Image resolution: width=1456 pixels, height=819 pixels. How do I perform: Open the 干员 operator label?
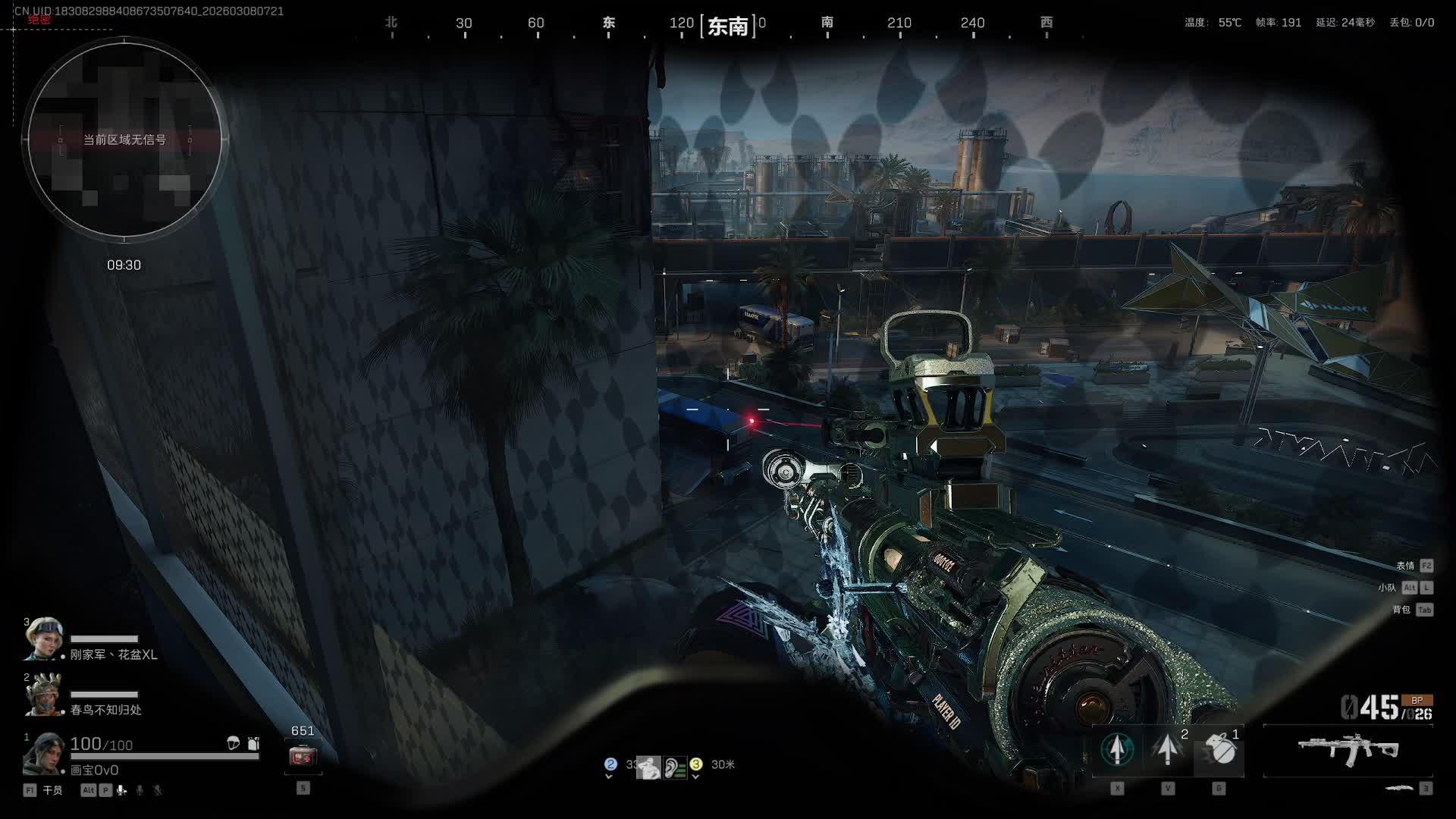[52, 790]
